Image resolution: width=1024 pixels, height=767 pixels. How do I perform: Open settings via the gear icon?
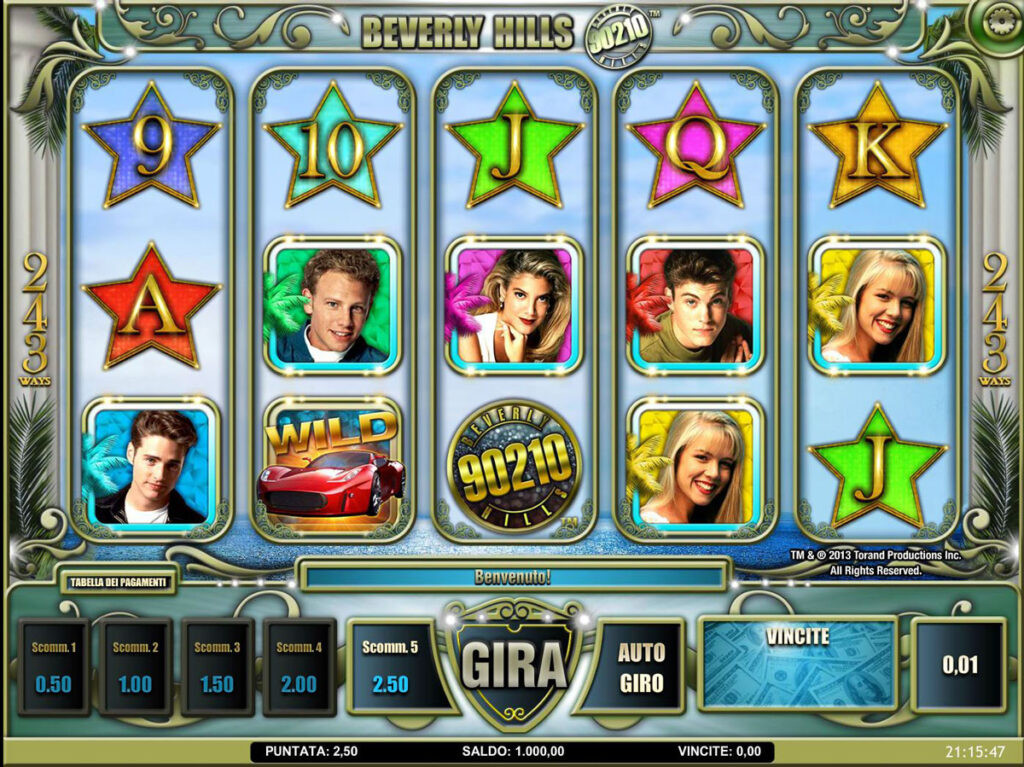click(x=999, y=23)
